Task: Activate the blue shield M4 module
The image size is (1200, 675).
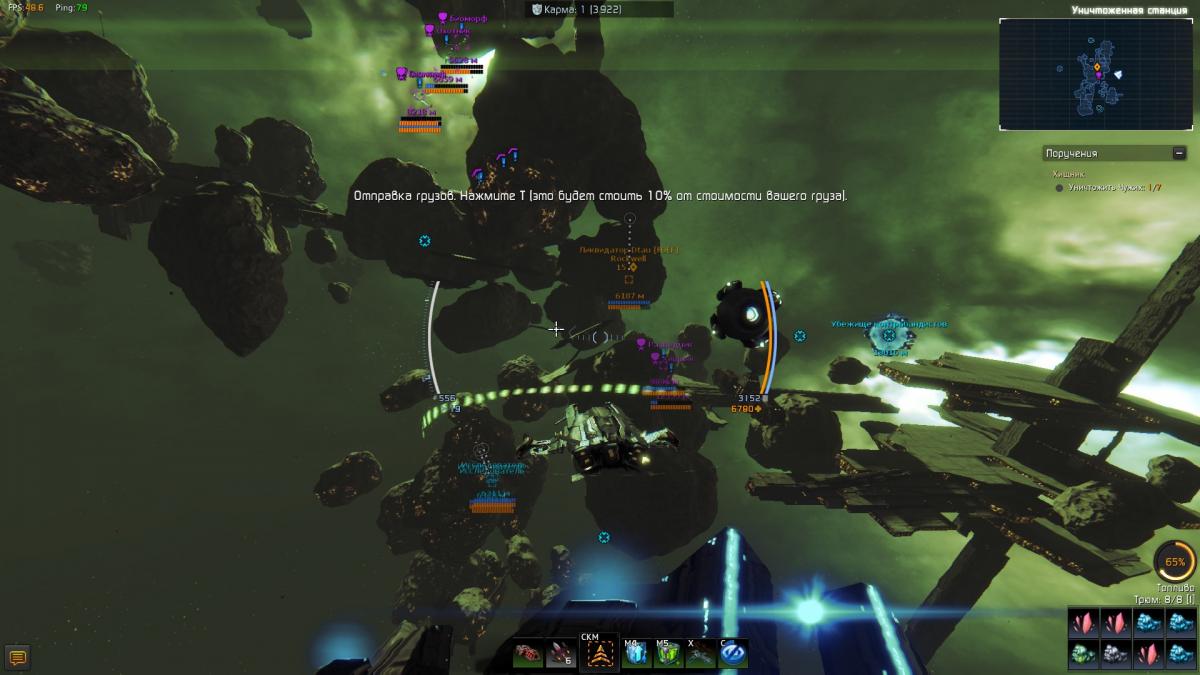Action: click(x=634, y=655)
